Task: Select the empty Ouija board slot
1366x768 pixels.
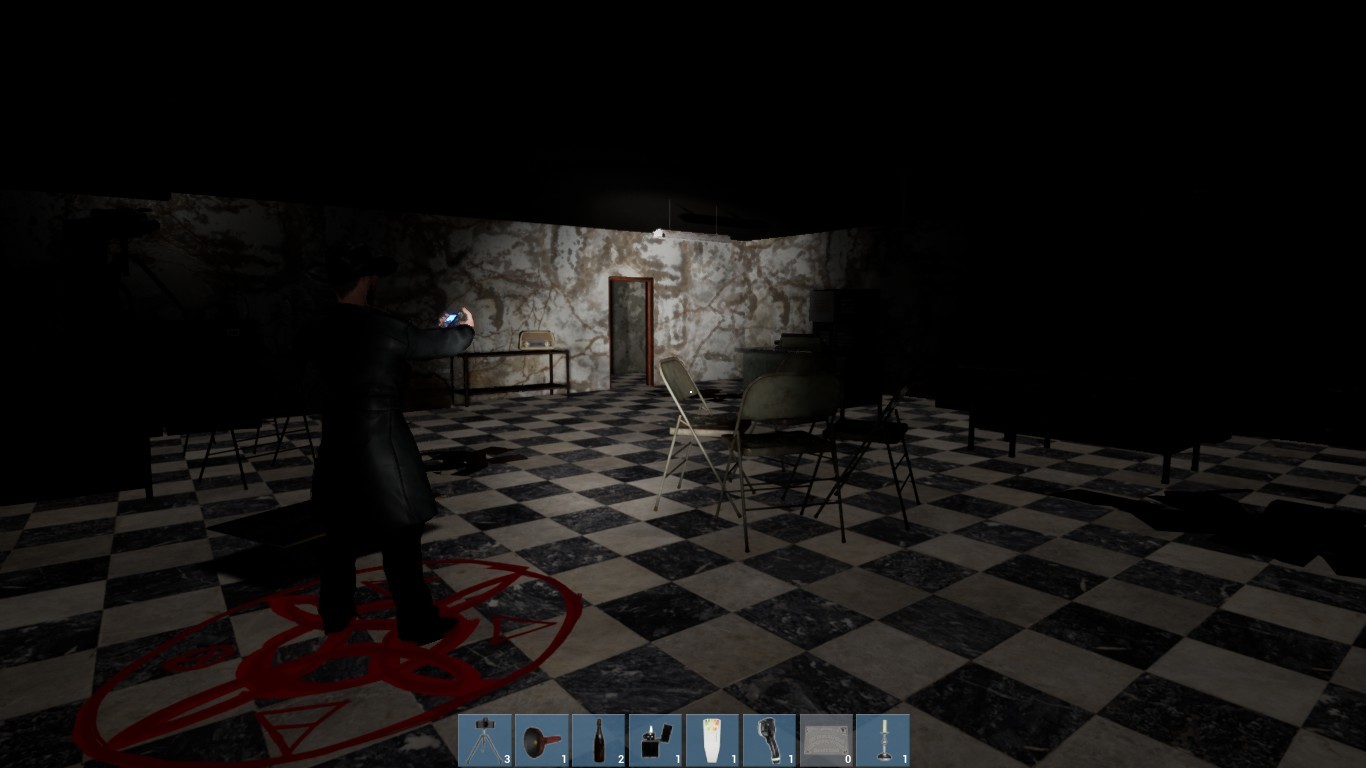Action: [828, 737]
